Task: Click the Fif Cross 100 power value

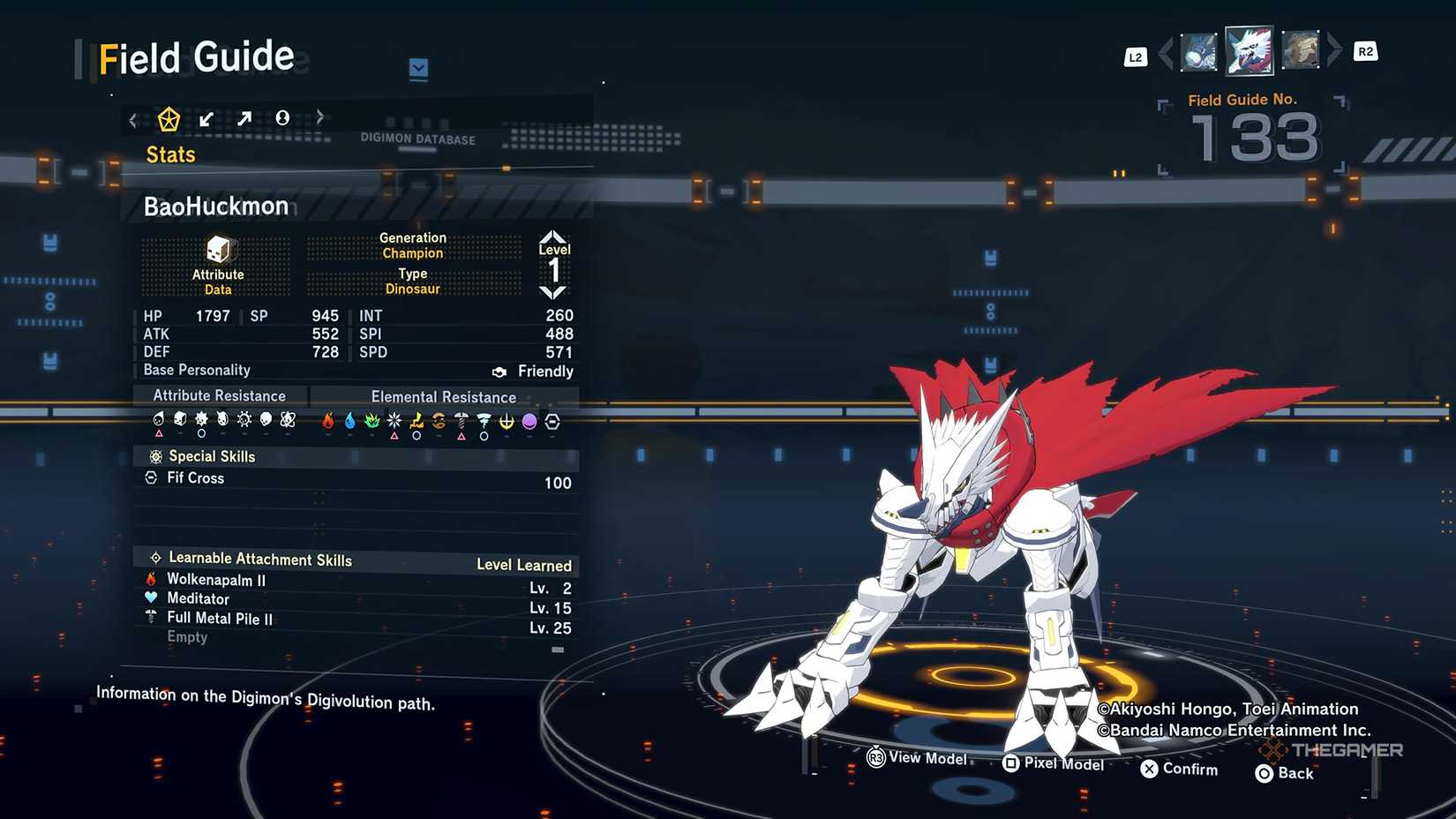Action: [x=559, y=483]
